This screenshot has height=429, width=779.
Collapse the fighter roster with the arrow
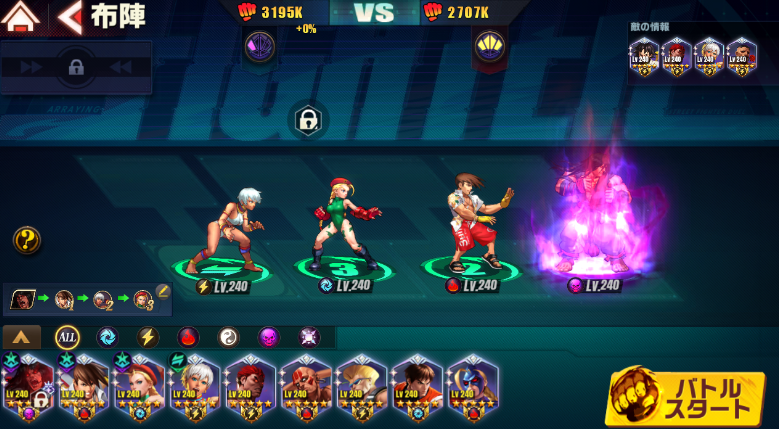(23, 337)
